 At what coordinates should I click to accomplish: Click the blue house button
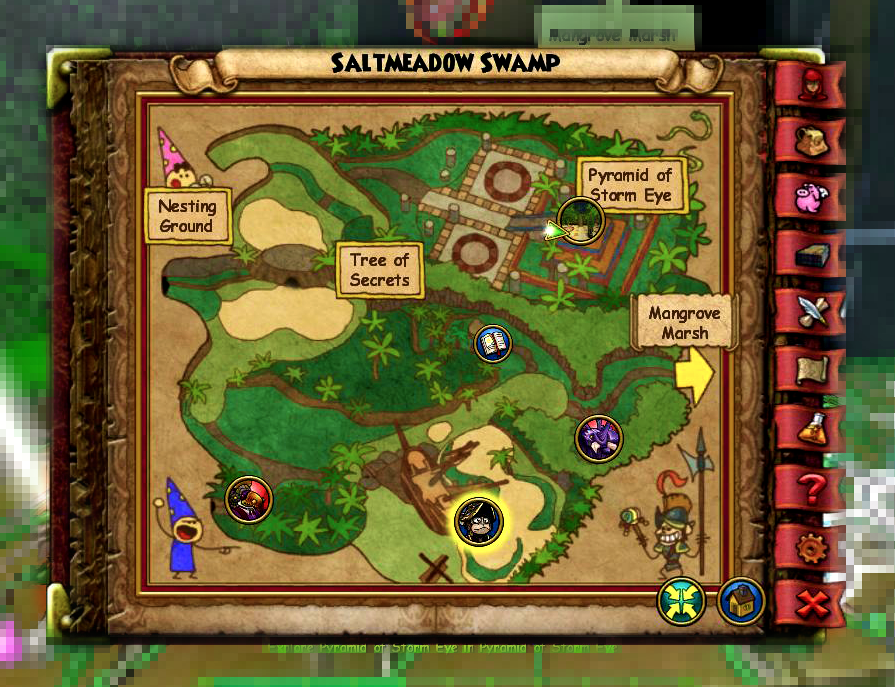pos(741,602)
